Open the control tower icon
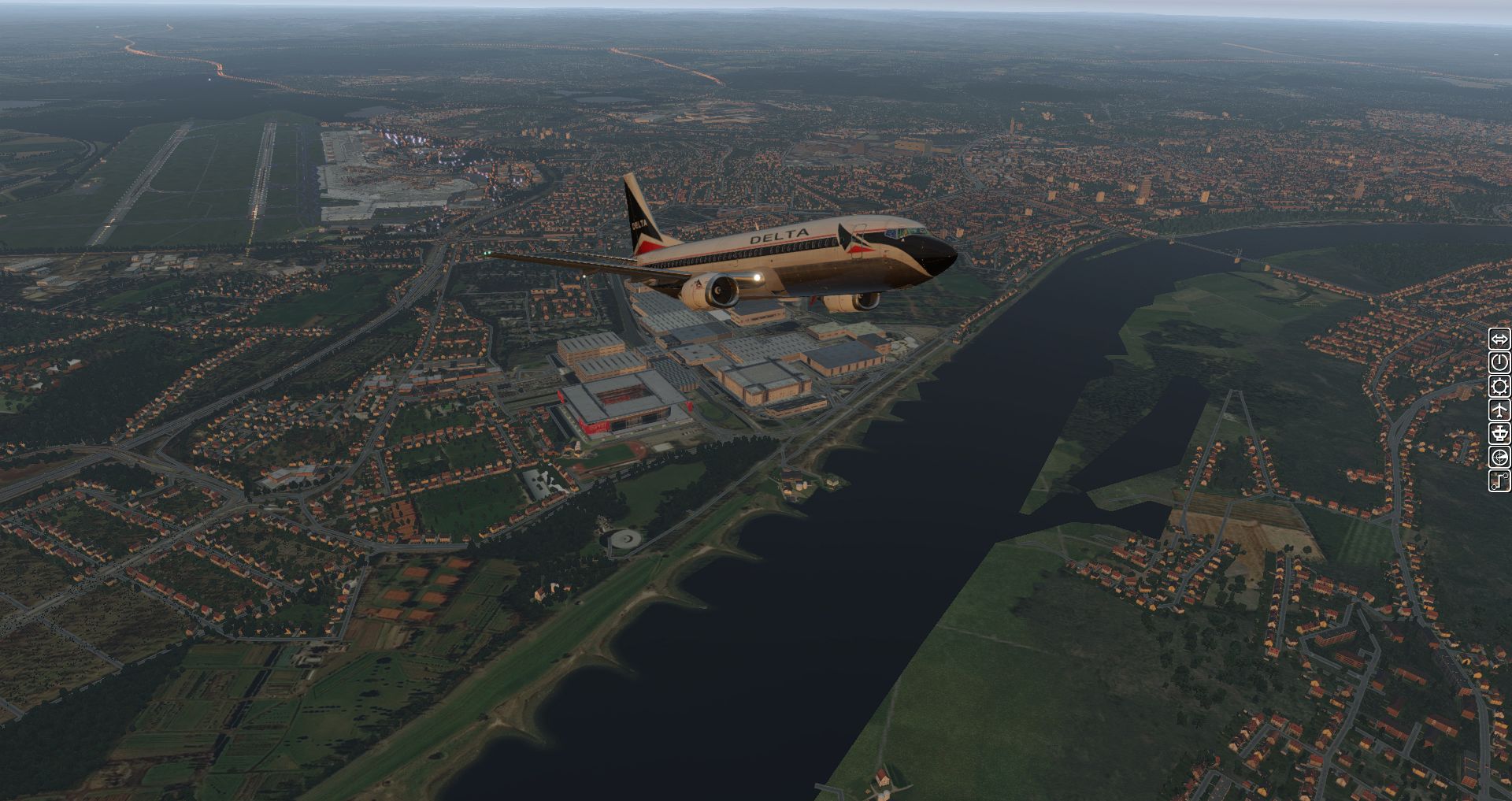 (1499, 434)
